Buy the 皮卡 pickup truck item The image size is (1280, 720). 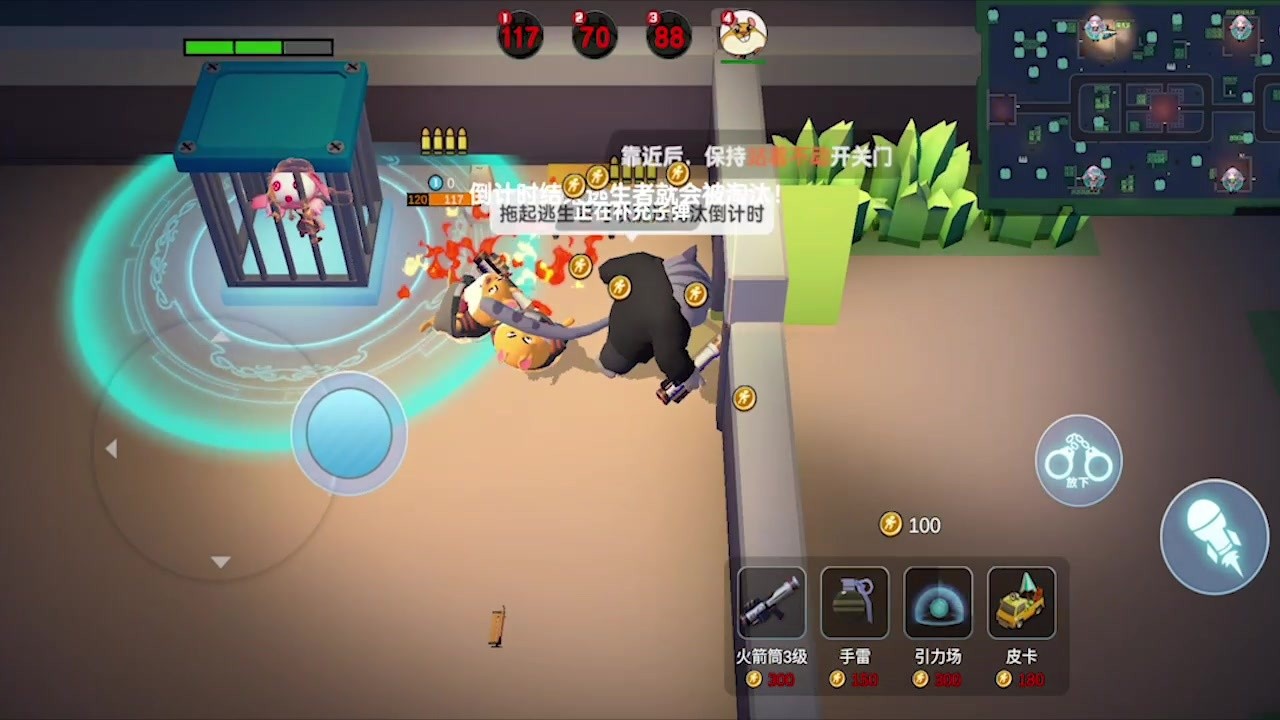point(1021,603)
